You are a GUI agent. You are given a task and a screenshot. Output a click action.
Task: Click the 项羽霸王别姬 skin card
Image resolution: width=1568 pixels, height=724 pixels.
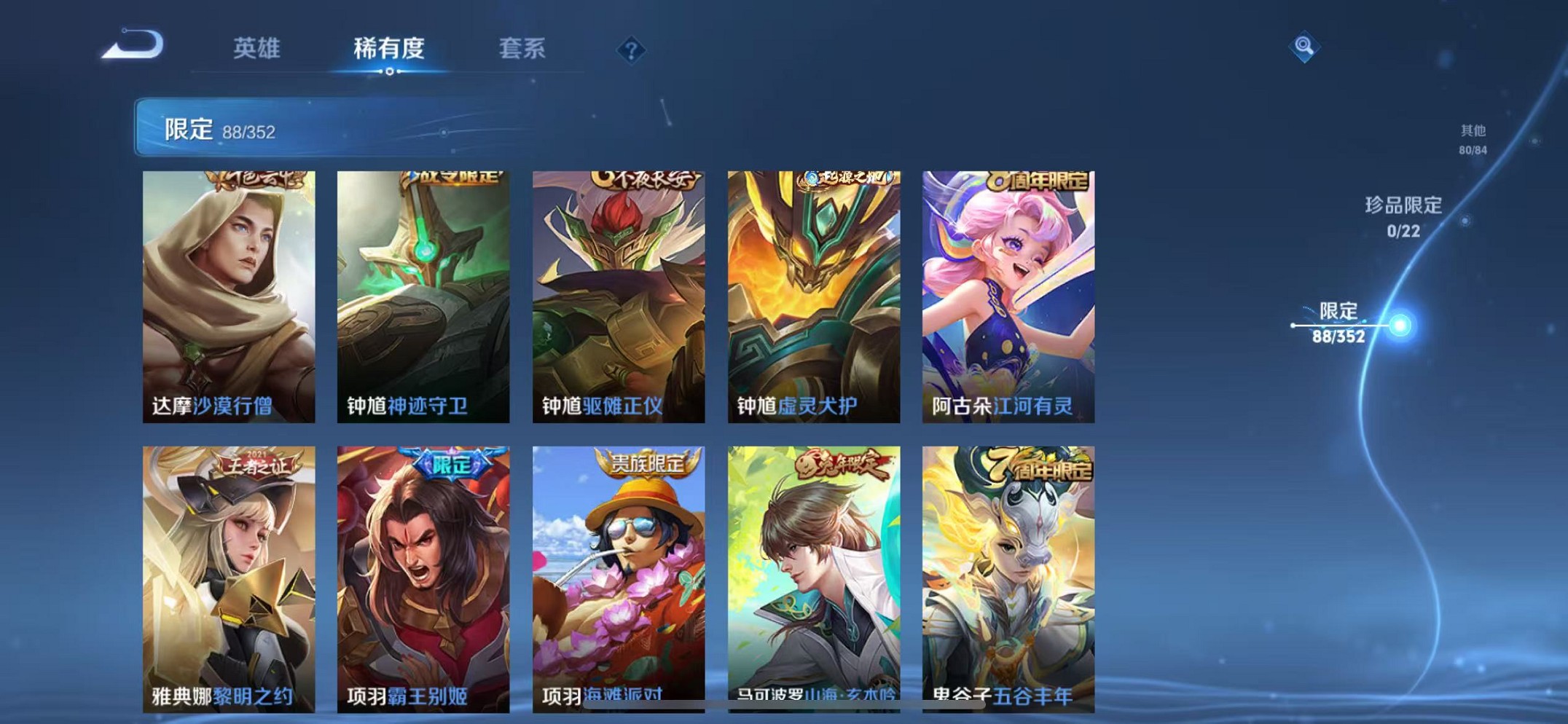[425, 575]
